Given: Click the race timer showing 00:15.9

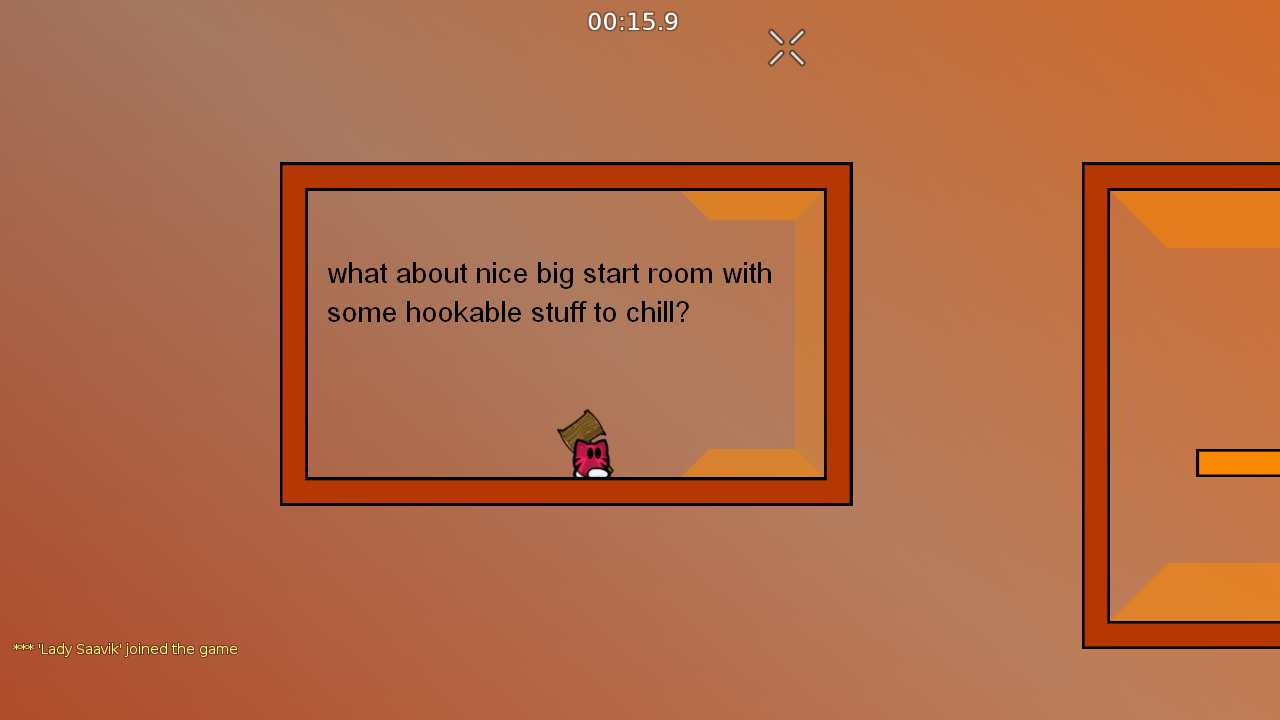Looking at the screenshot, I should pyautogui.click(x=633, y=21).
